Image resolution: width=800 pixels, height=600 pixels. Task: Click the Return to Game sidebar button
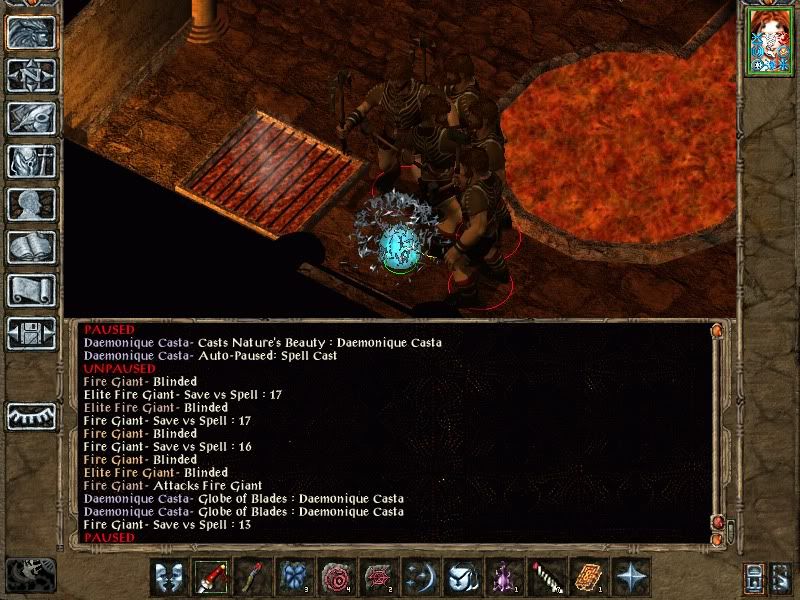pyautogui.click(x=30, y=33)
